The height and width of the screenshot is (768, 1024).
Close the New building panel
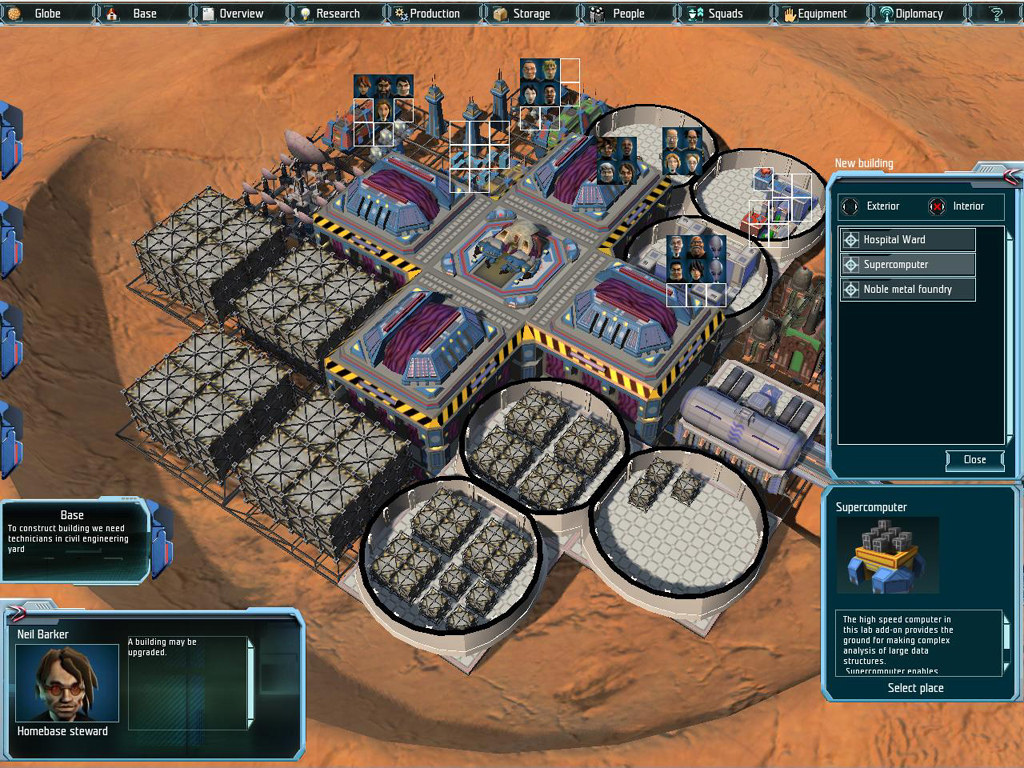(974, 460)
